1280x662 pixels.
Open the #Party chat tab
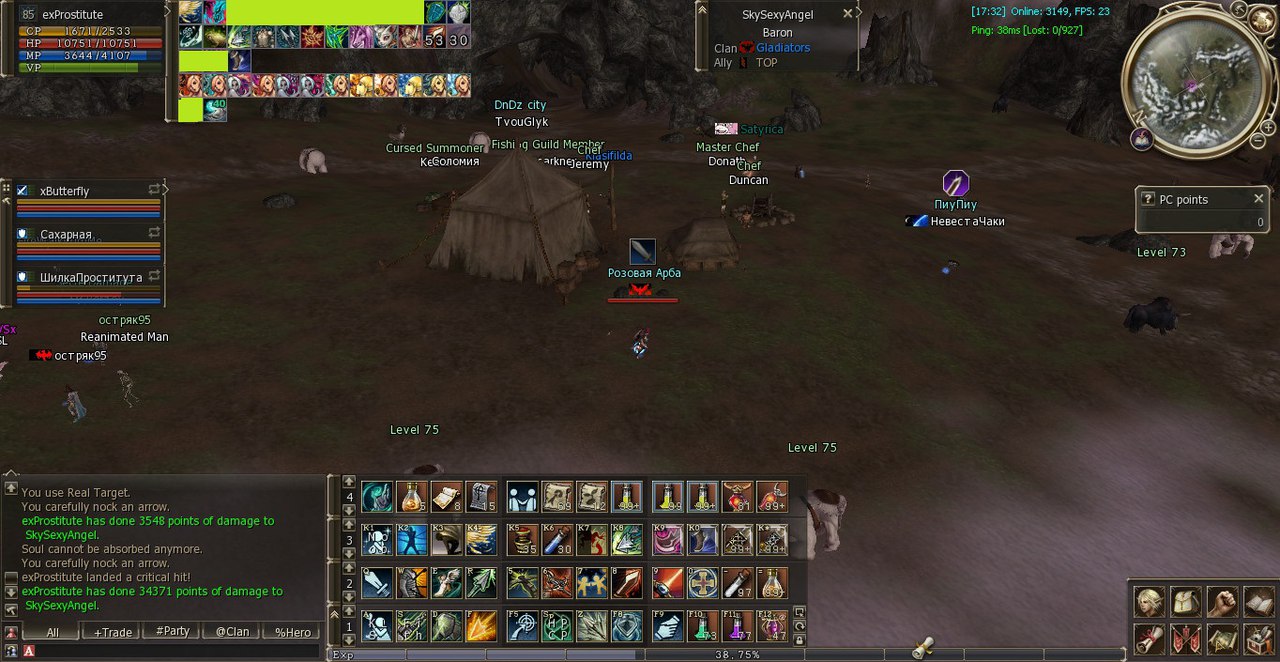[173, 632]
